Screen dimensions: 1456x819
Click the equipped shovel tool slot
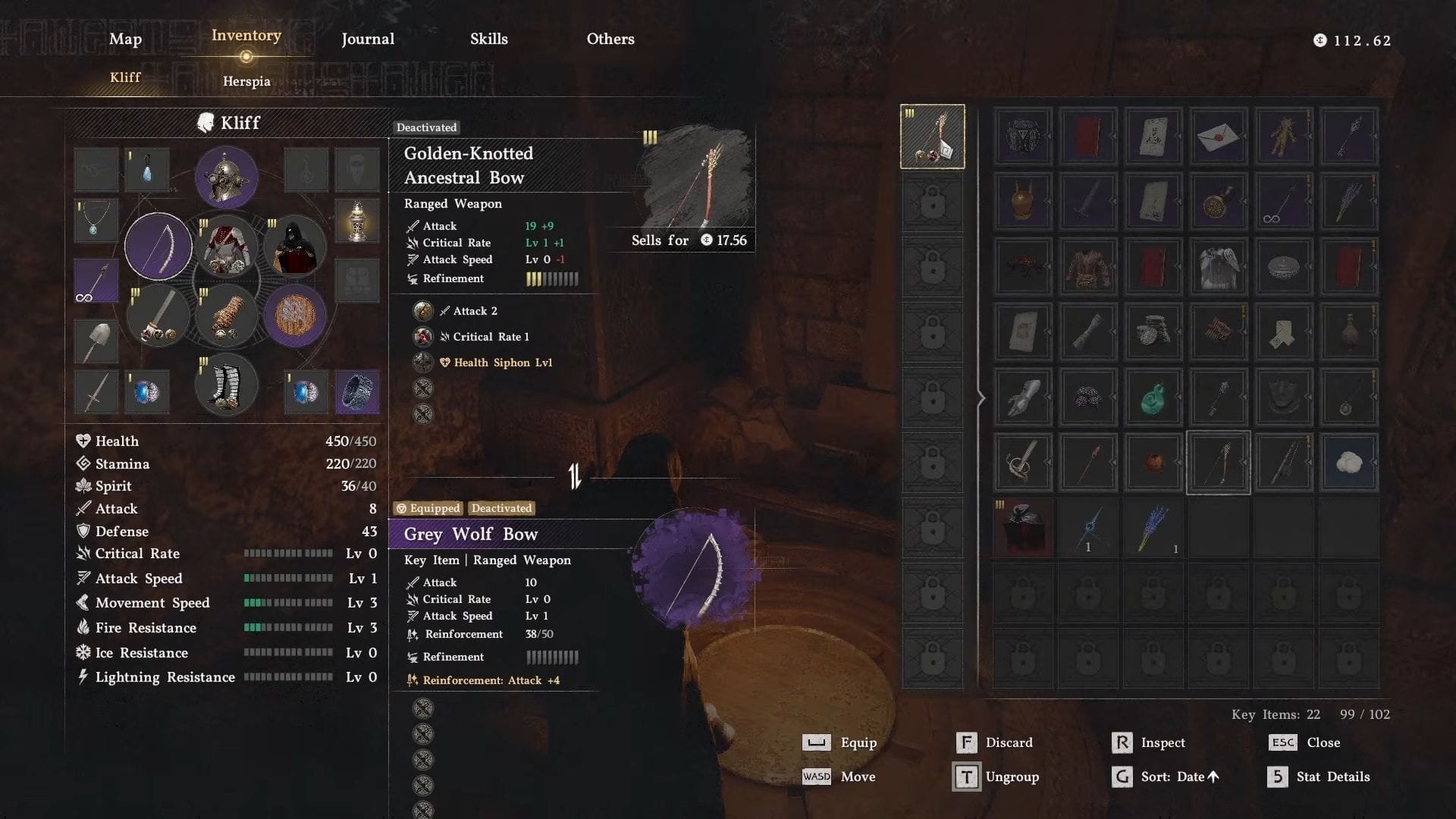point(96,341)
